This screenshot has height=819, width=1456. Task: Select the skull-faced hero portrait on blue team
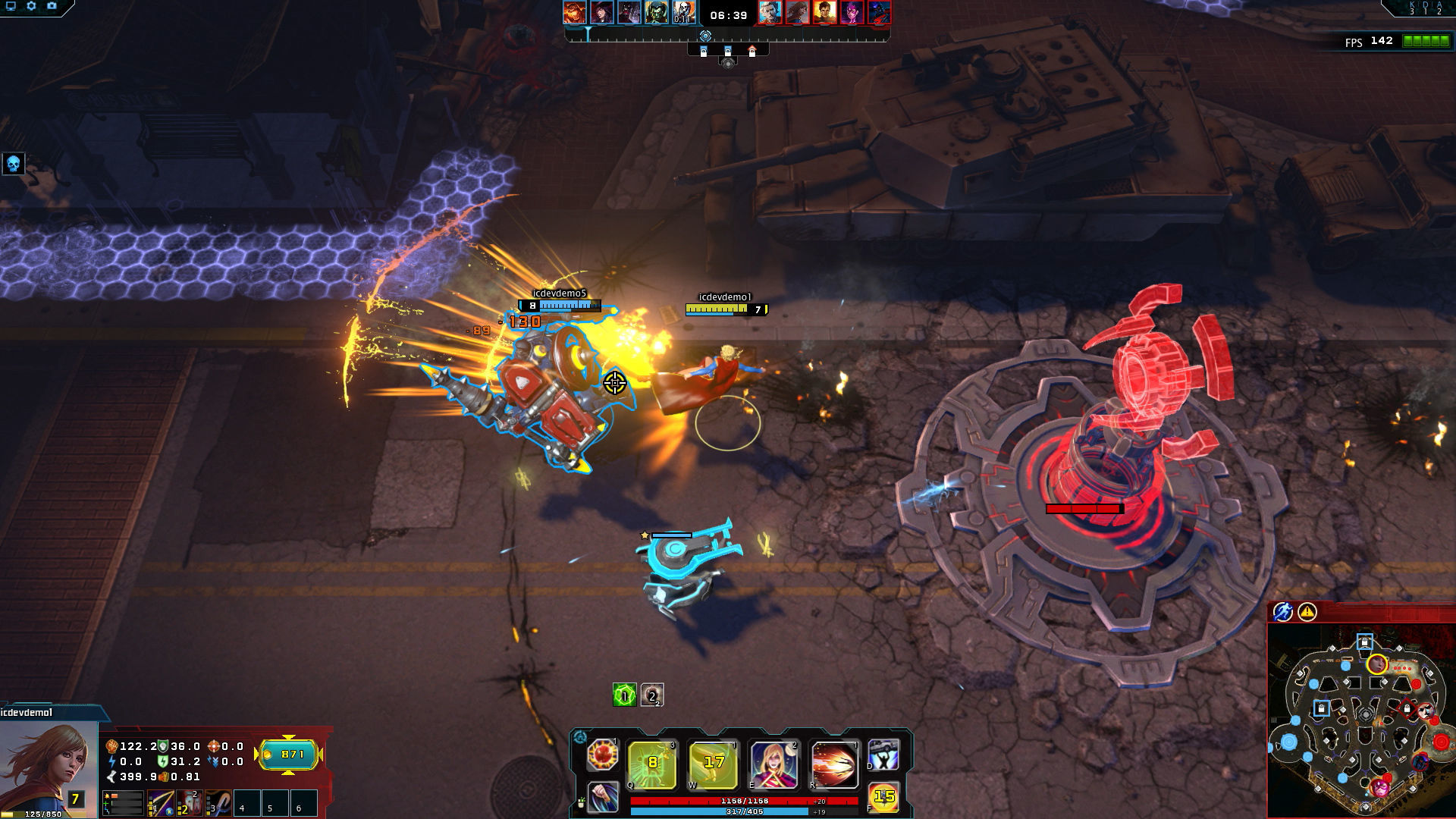(683, 12)
